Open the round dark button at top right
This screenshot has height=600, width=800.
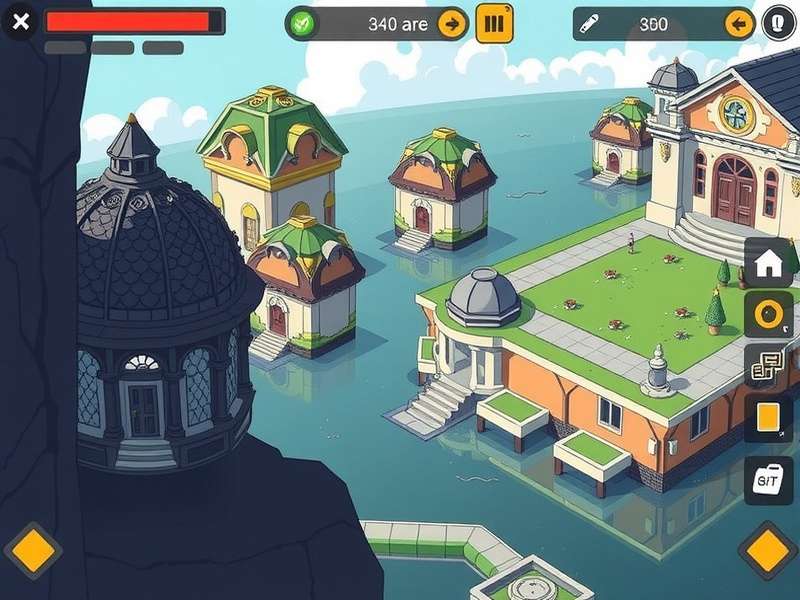coord(779,23)
